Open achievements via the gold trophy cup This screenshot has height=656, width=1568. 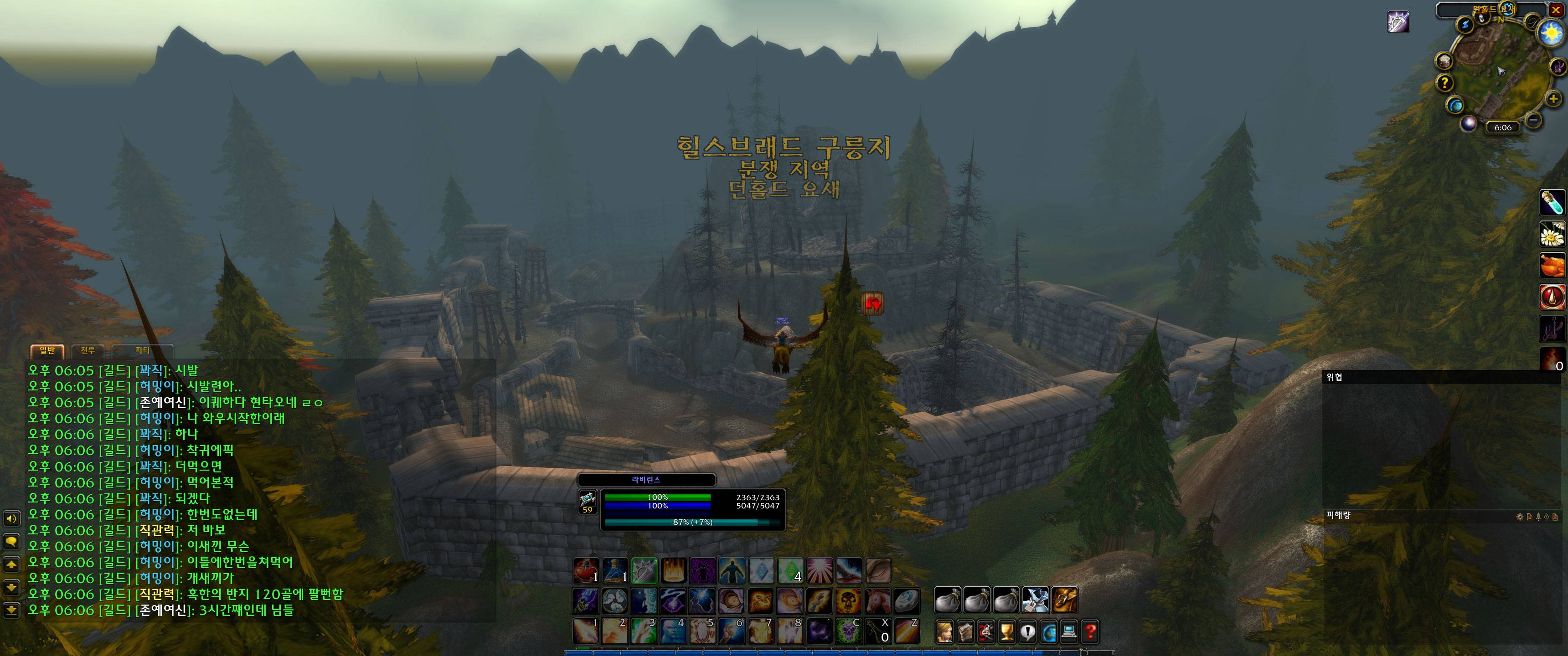pyautogui.click(x=1007, y=632)
